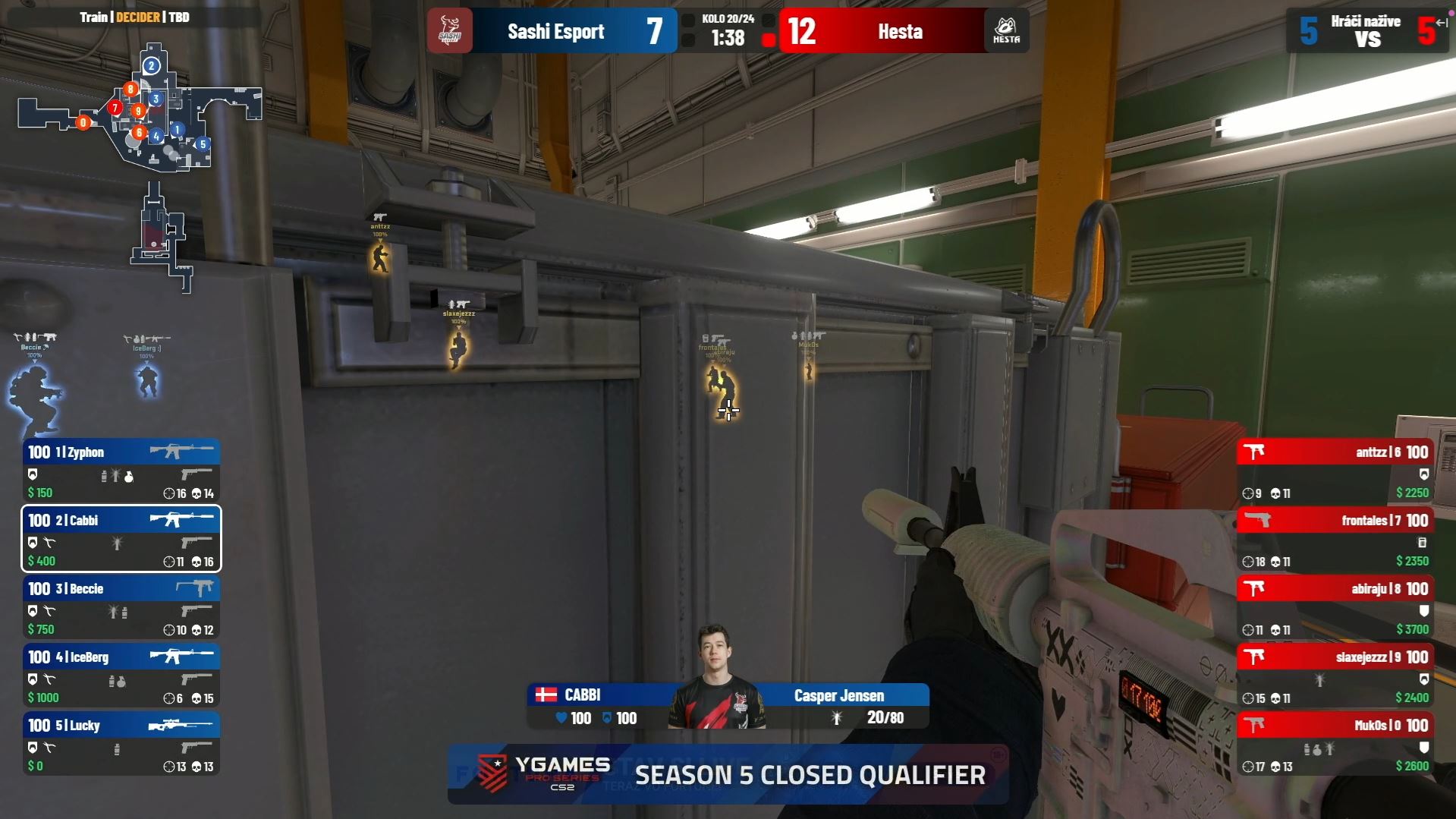Select IceBerg's player card

click(121, 676)
